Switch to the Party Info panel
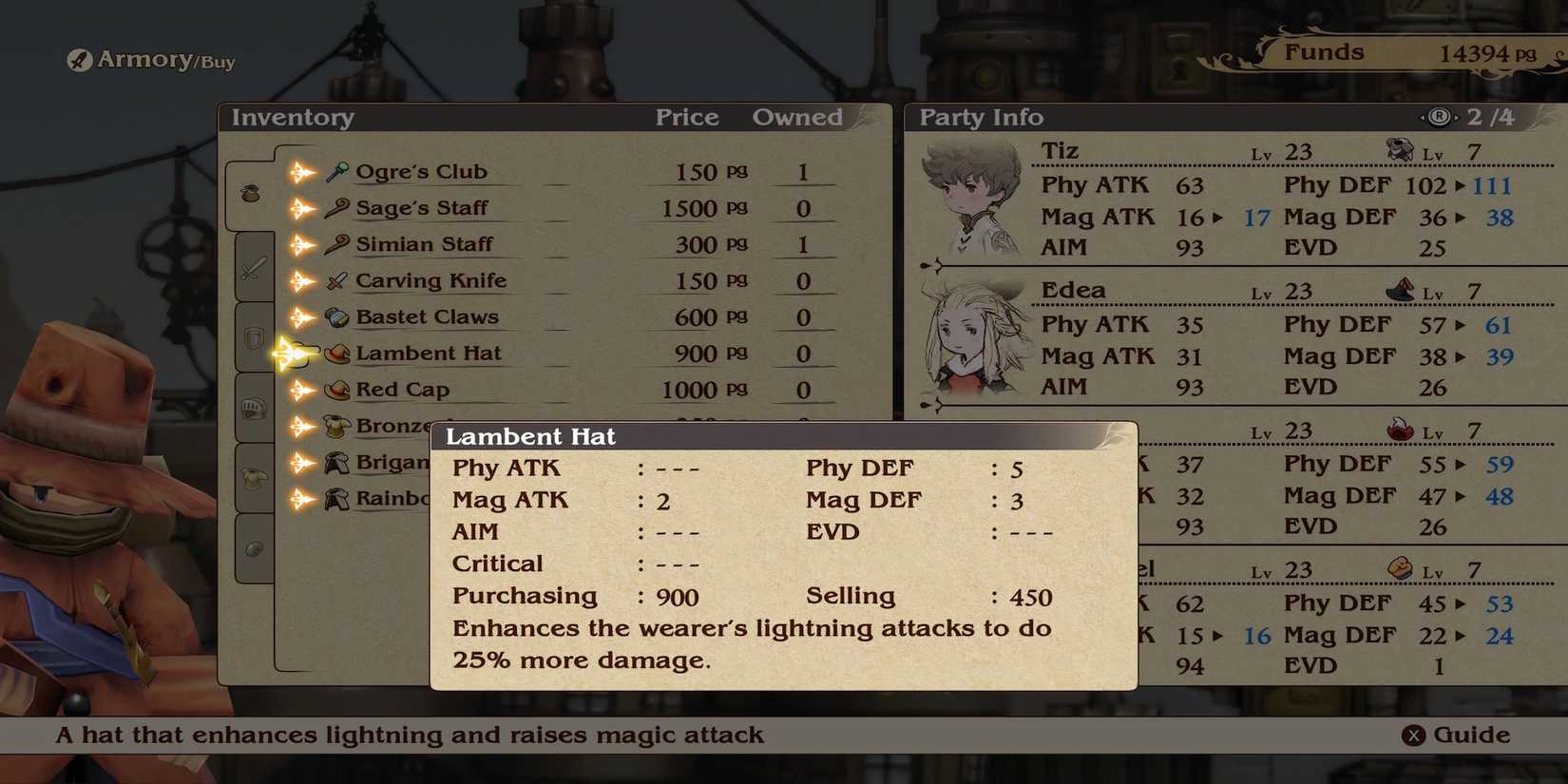This screenshot has height=784, width=1568. tap(980, 117)
